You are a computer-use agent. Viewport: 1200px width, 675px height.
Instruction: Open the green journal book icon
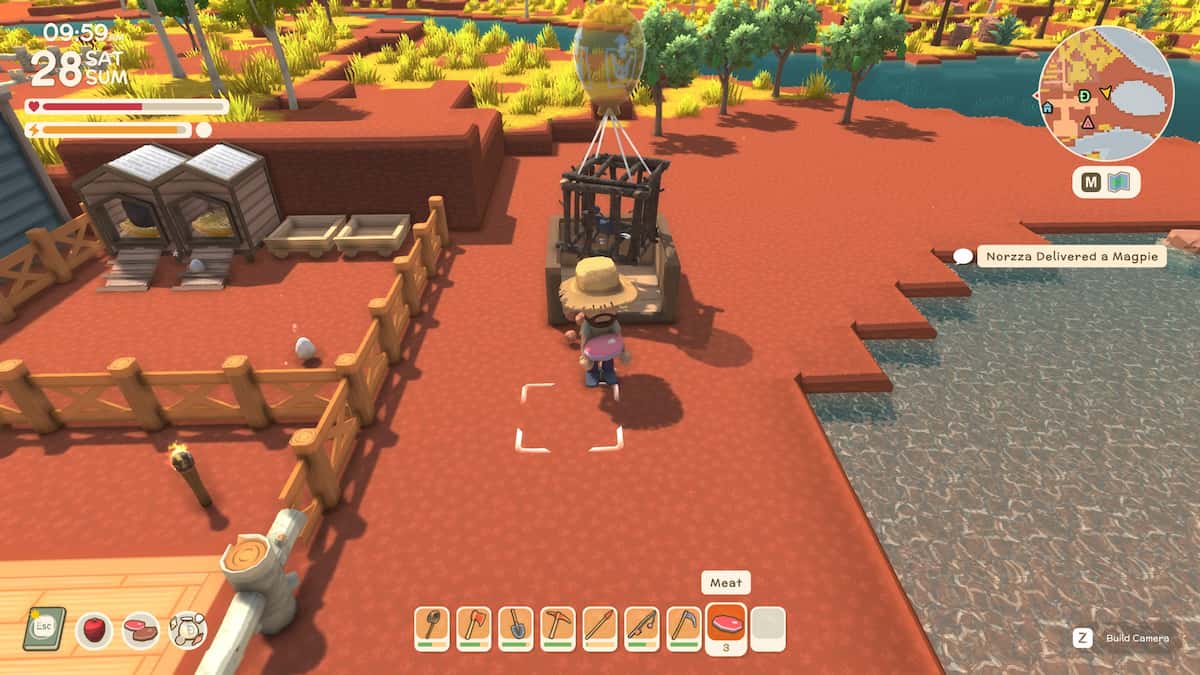click(44, 629)
